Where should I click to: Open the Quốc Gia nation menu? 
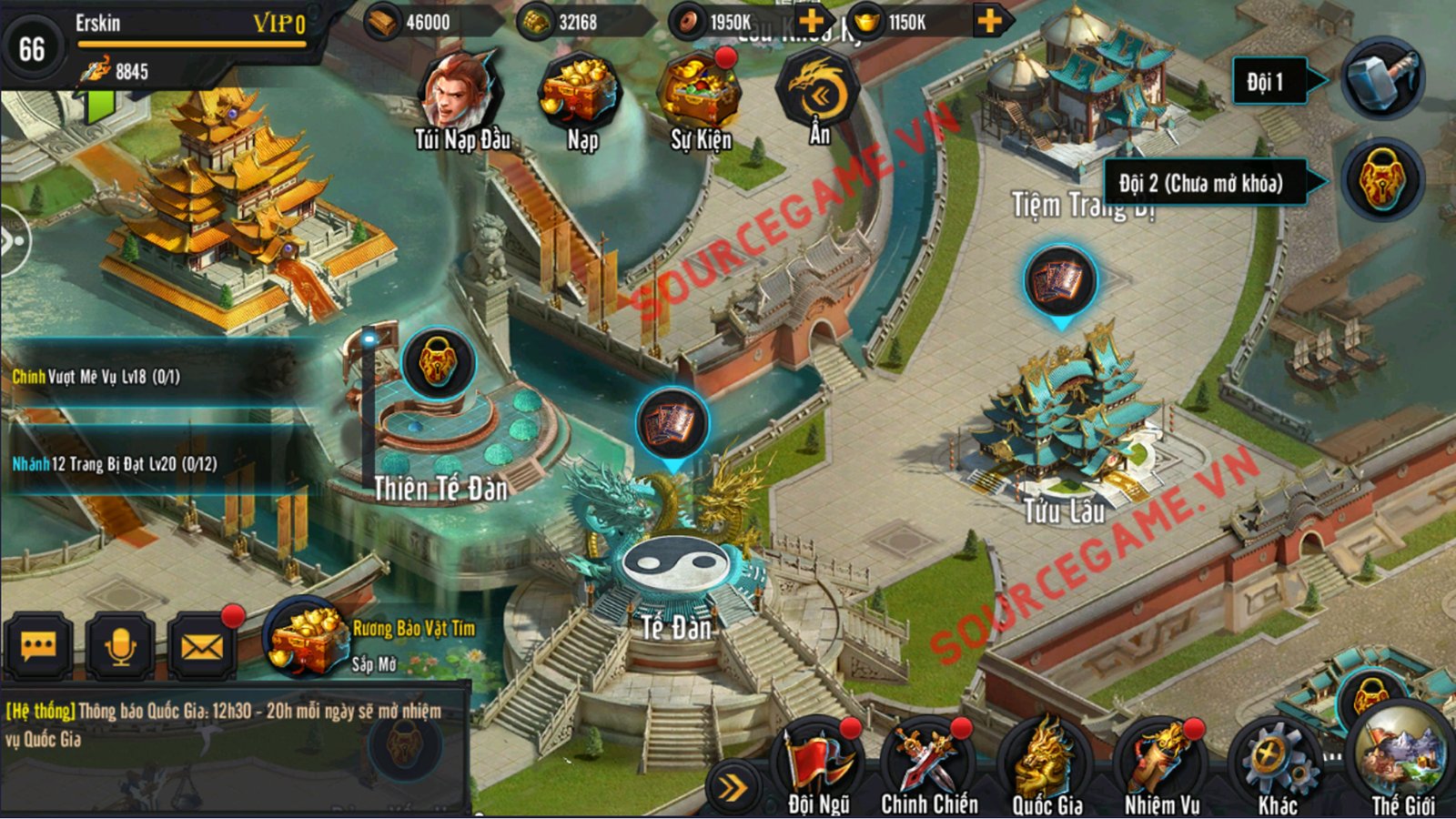(x=1046, y=767)
